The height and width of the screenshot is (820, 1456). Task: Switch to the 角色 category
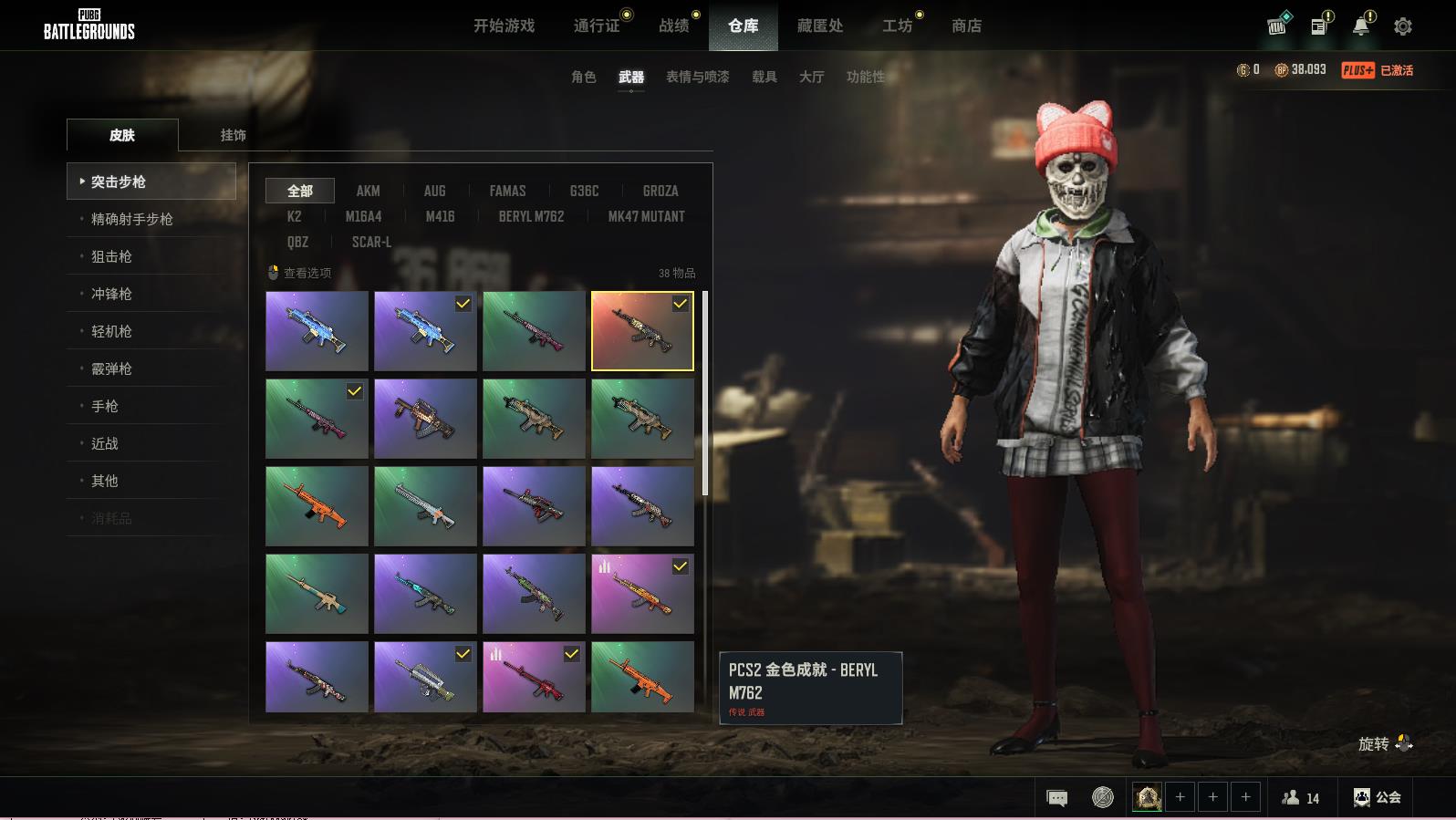[584, 77]
